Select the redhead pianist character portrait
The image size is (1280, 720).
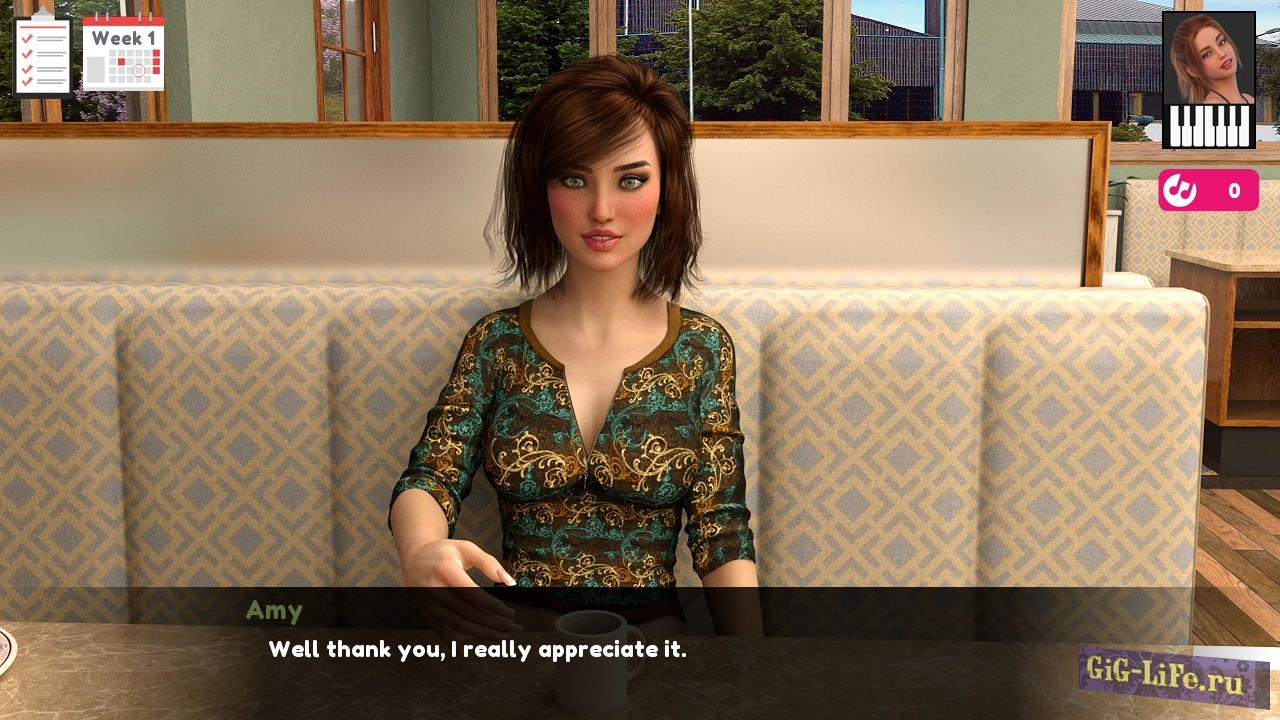pos(1208,80)
